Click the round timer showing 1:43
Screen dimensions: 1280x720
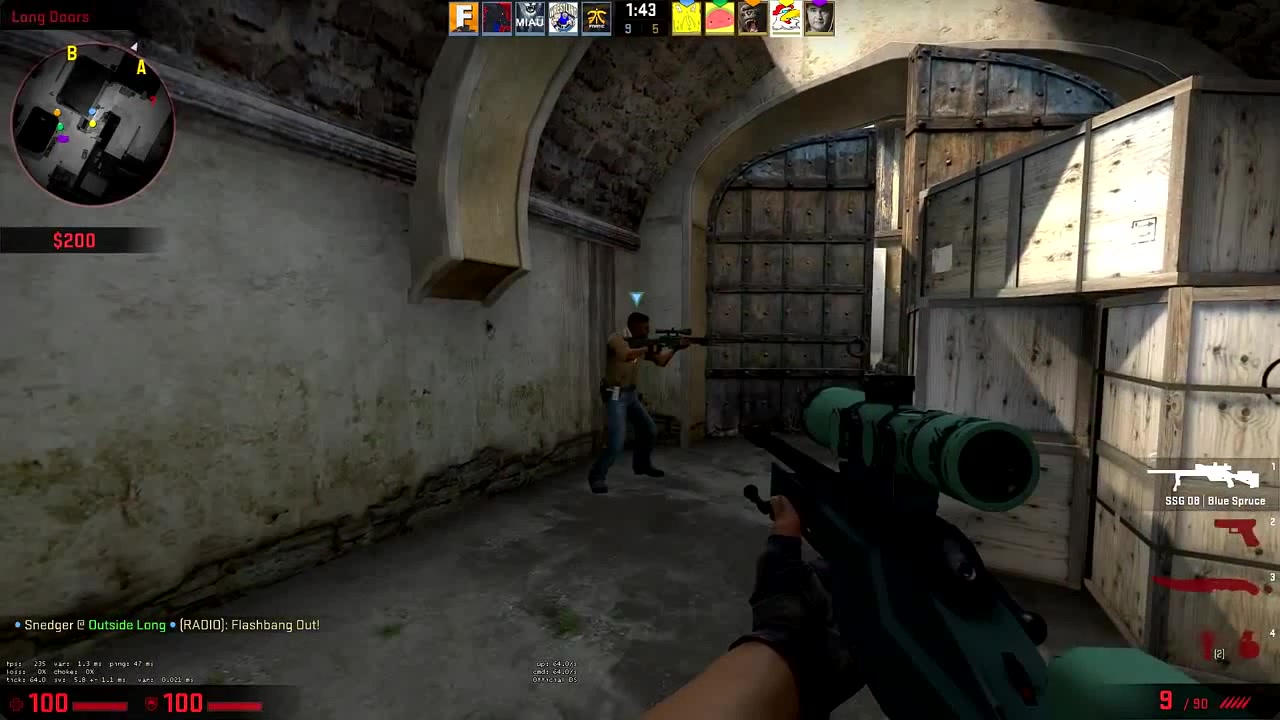tap(641, 11)
